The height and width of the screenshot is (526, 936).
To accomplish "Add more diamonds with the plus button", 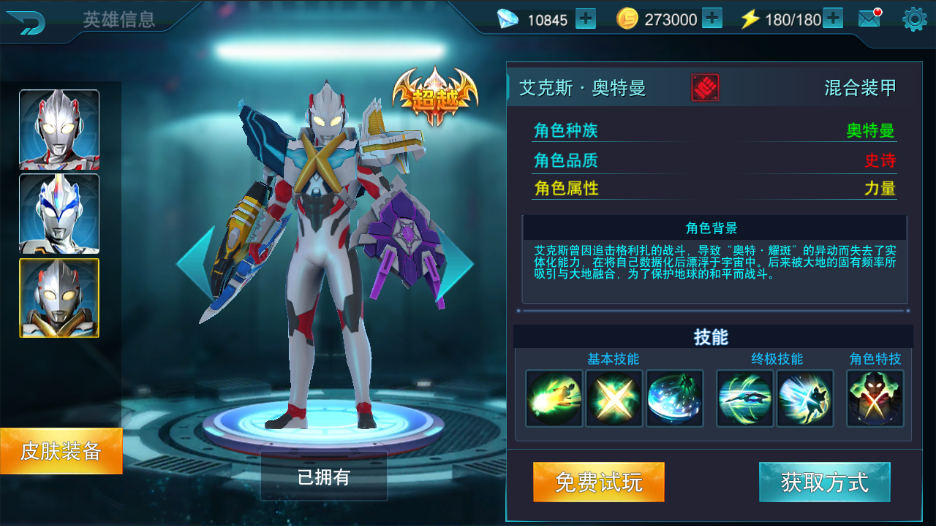I will click(585, 19).
